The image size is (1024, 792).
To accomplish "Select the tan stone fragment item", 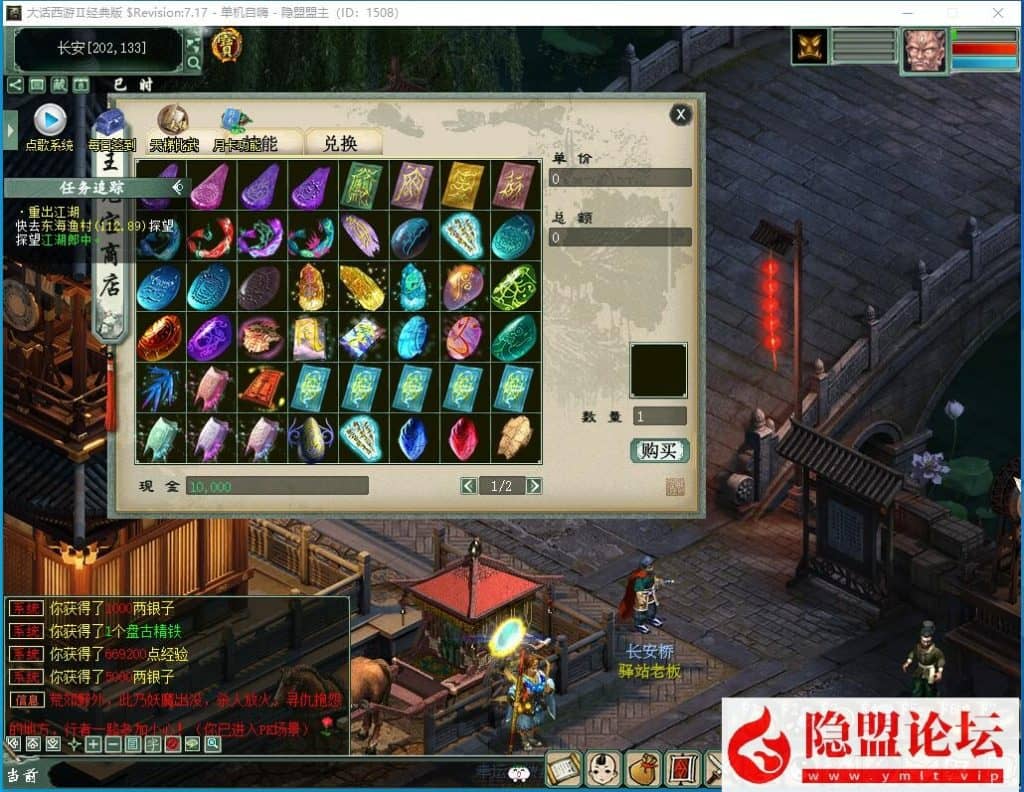I will tap(514, 438).
